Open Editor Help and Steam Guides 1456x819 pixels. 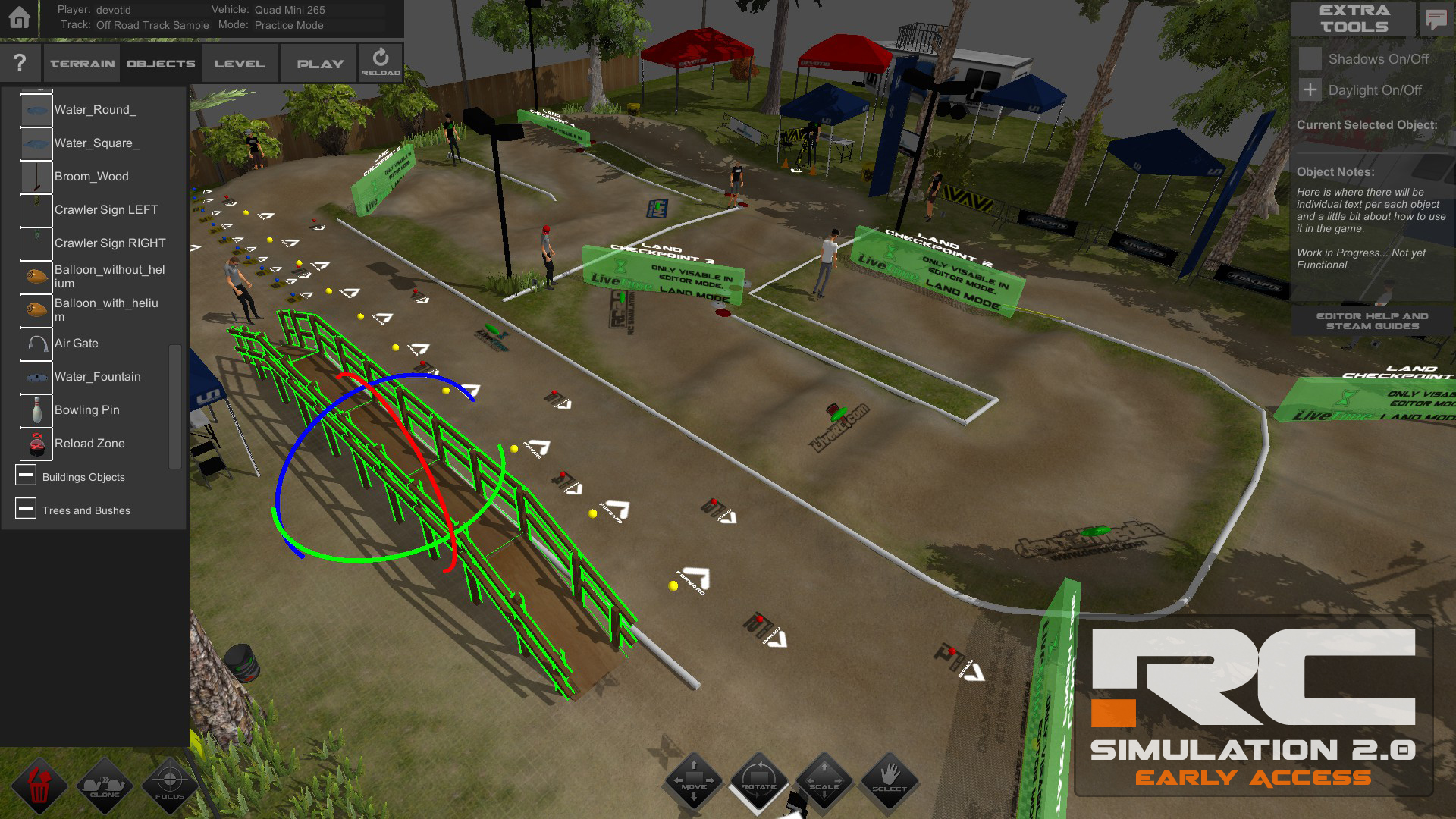coord(1373,320)
